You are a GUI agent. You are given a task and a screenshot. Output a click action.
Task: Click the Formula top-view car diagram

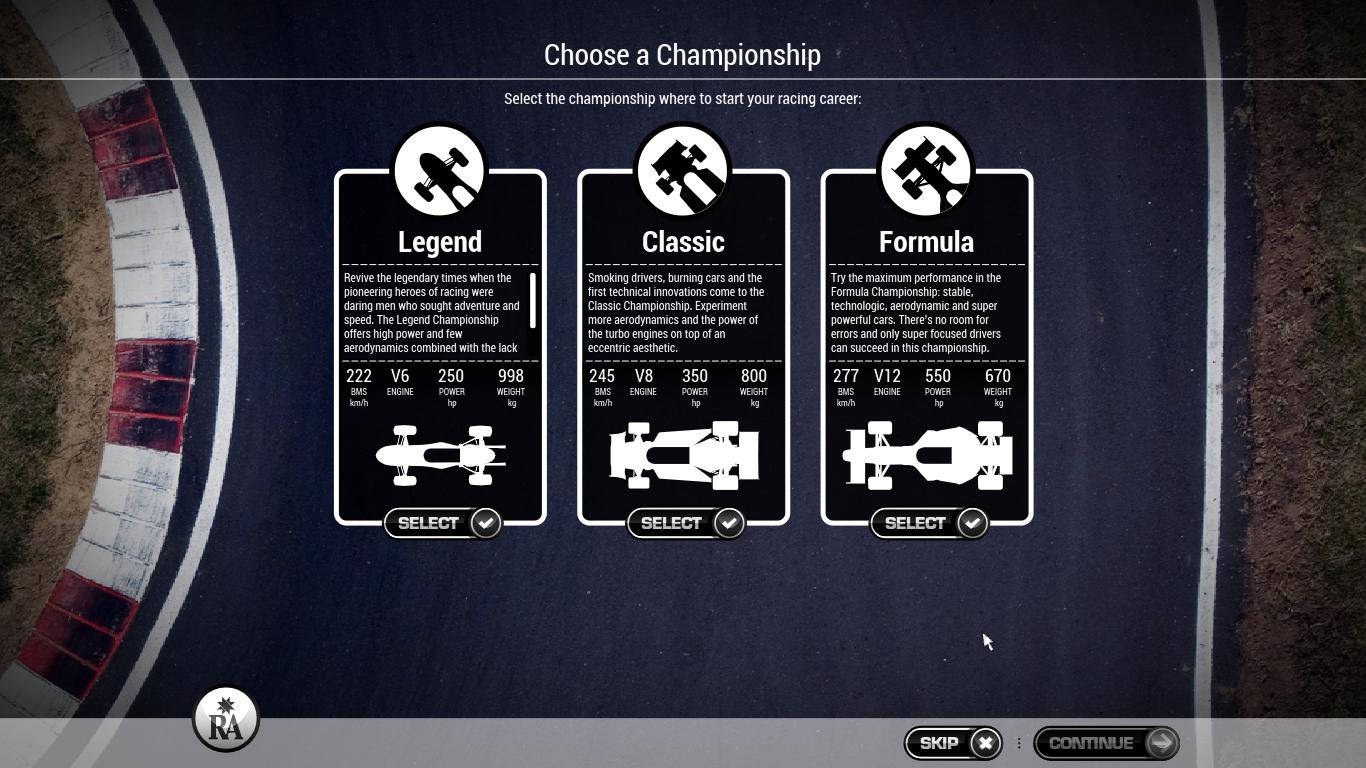pos(927,455)
